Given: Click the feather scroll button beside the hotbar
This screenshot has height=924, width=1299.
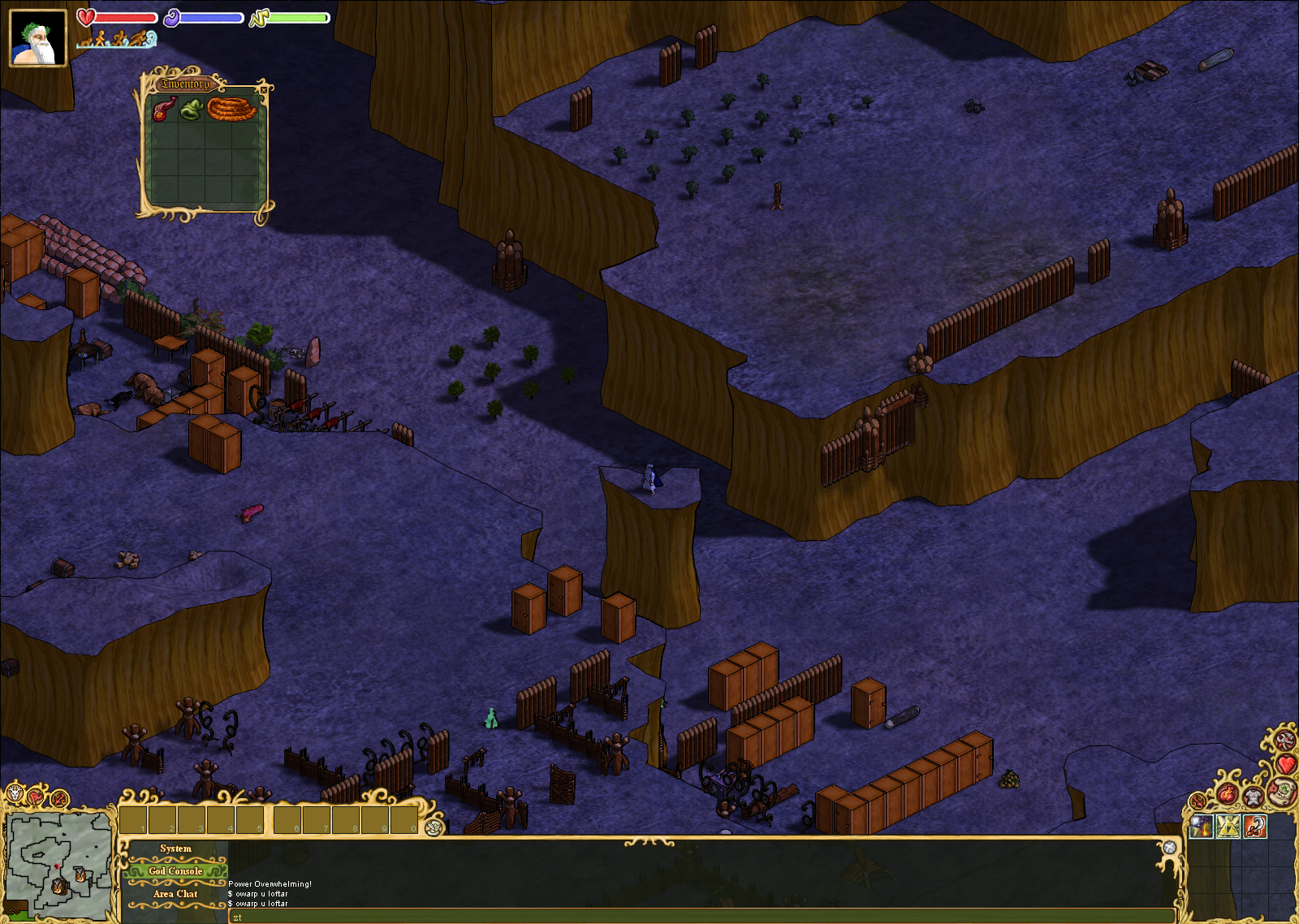Looking at the screenshot, I should tap(434, 827).
